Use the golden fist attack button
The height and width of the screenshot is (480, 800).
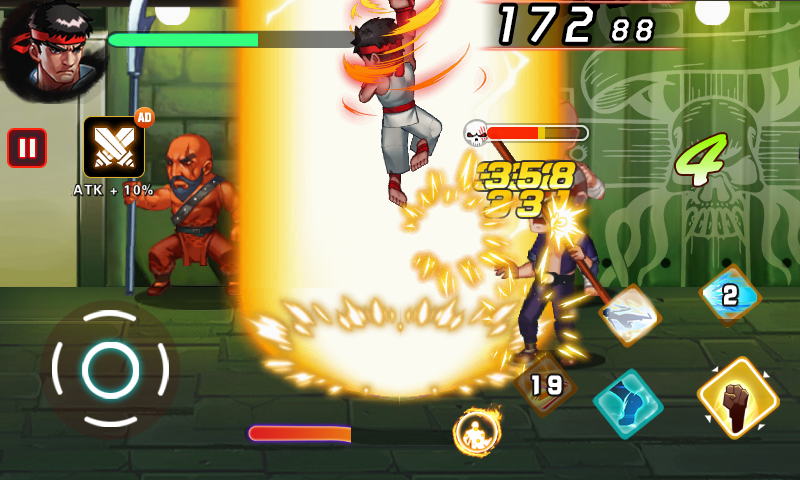(x=738, y=397)
